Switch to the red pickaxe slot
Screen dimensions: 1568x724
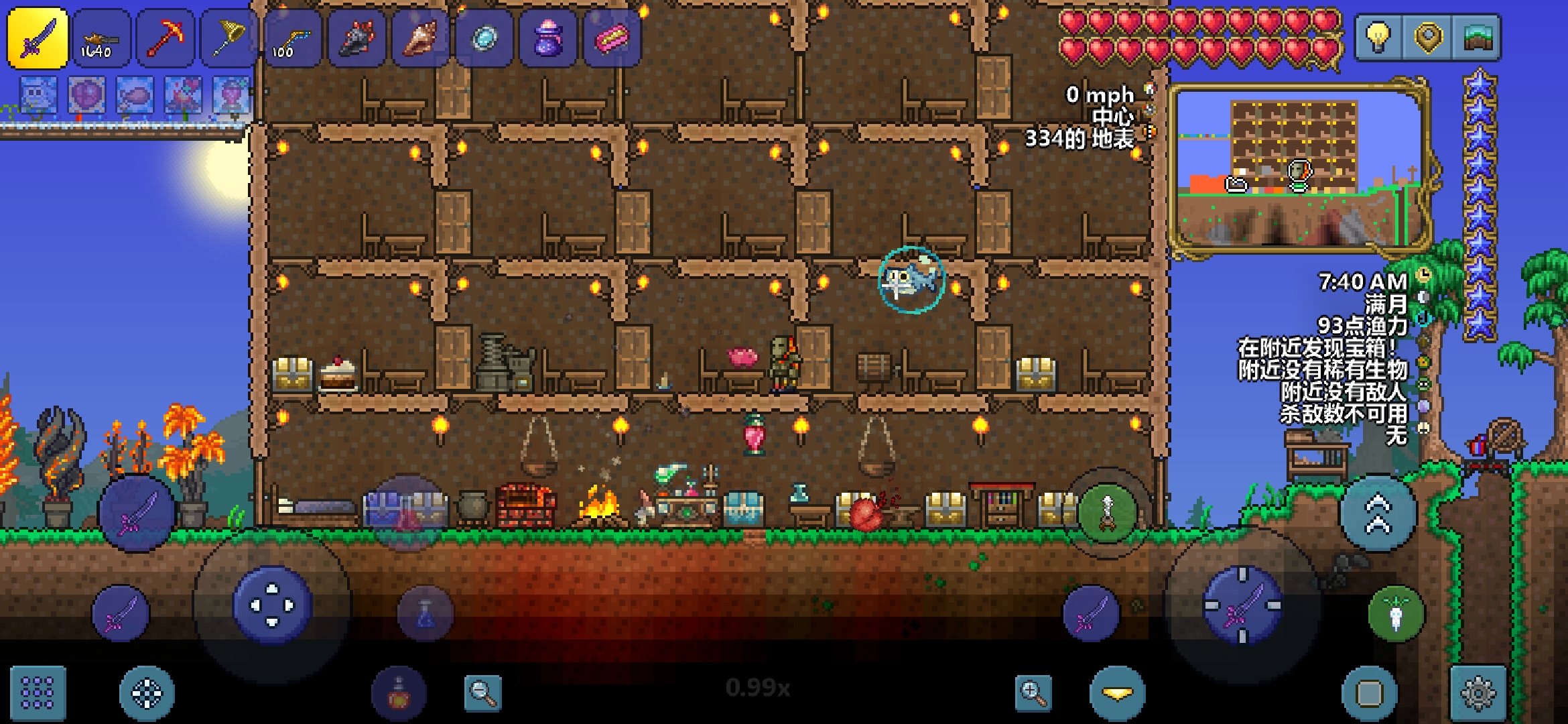(x=166, y=38)
